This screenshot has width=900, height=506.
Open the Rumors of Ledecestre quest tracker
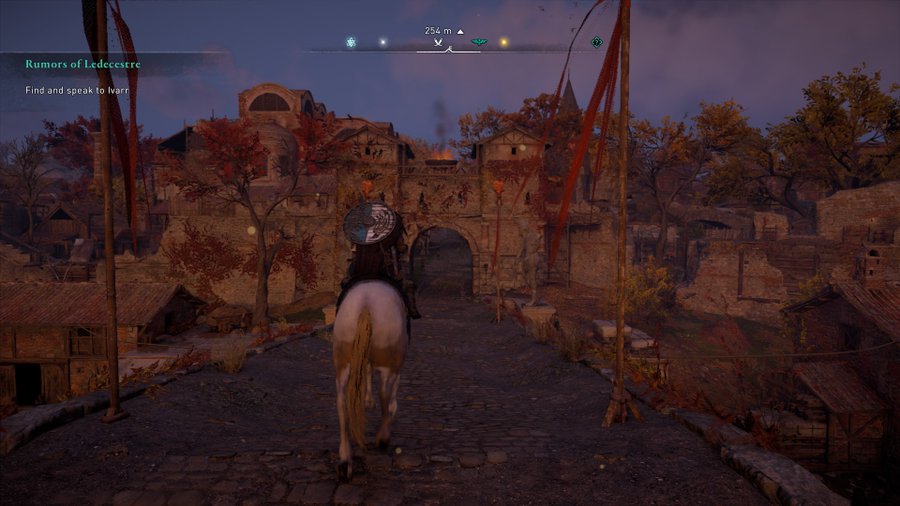click(83, 65)
